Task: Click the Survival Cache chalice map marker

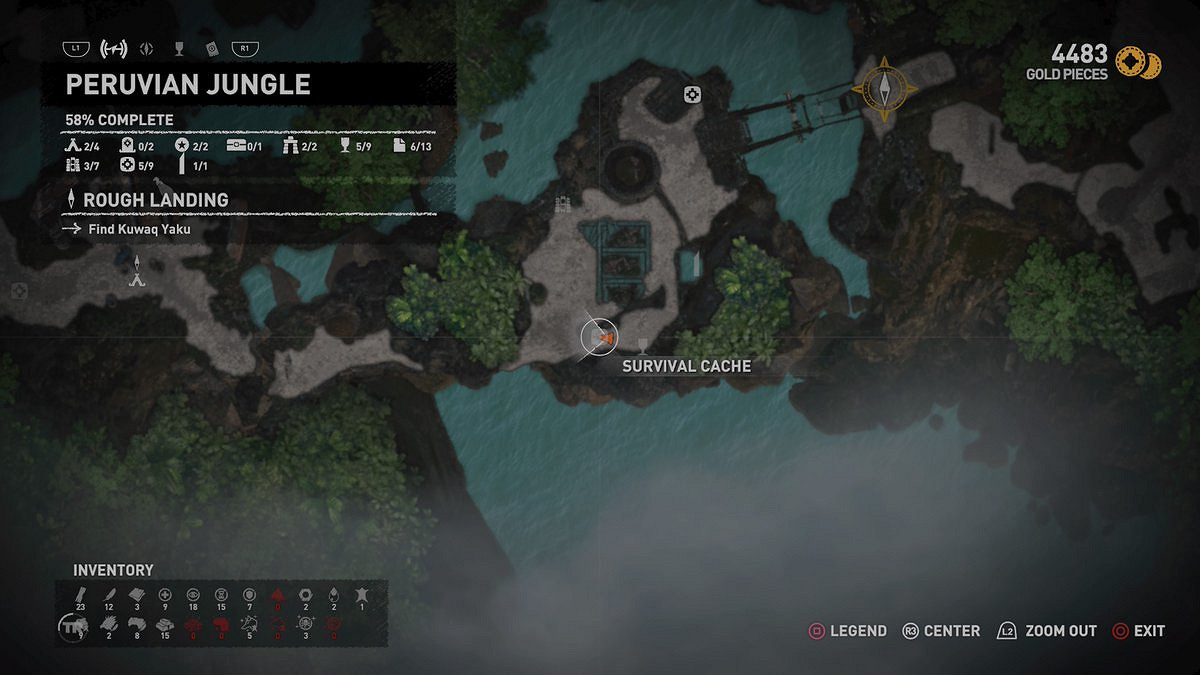Action: [642, 346]
